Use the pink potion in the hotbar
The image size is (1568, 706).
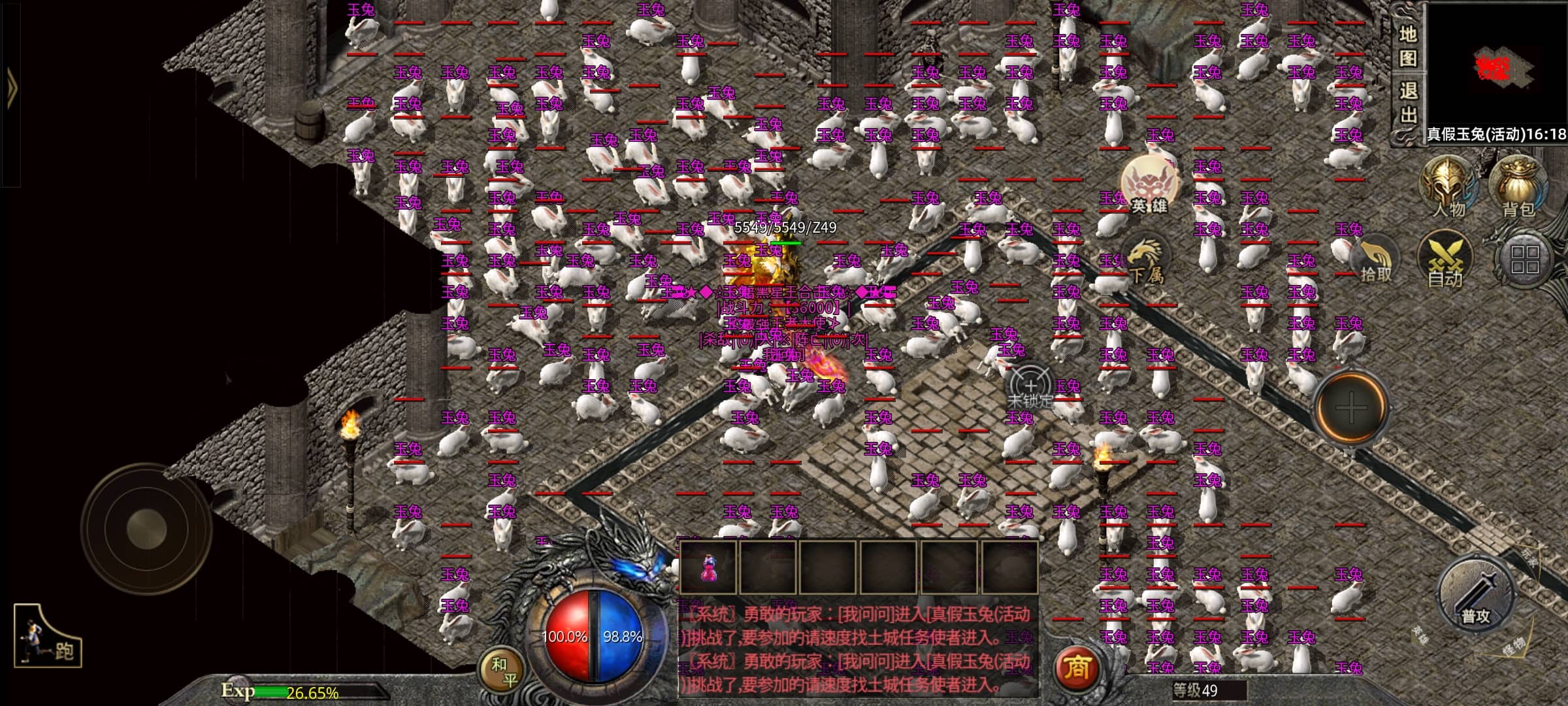(708, 567)
